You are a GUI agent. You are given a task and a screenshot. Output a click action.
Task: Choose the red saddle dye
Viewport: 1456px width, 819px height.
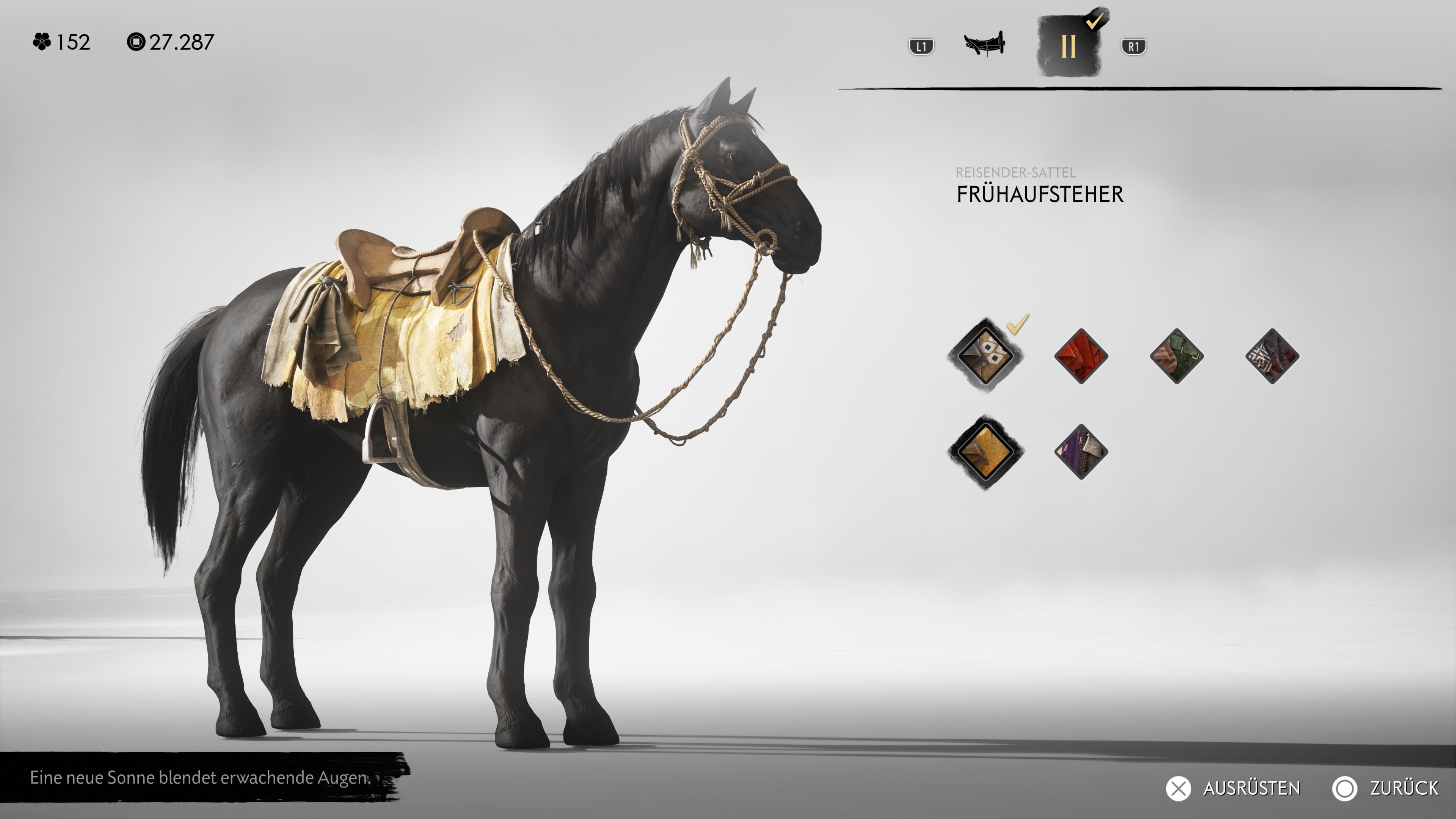click(1081, 356)
